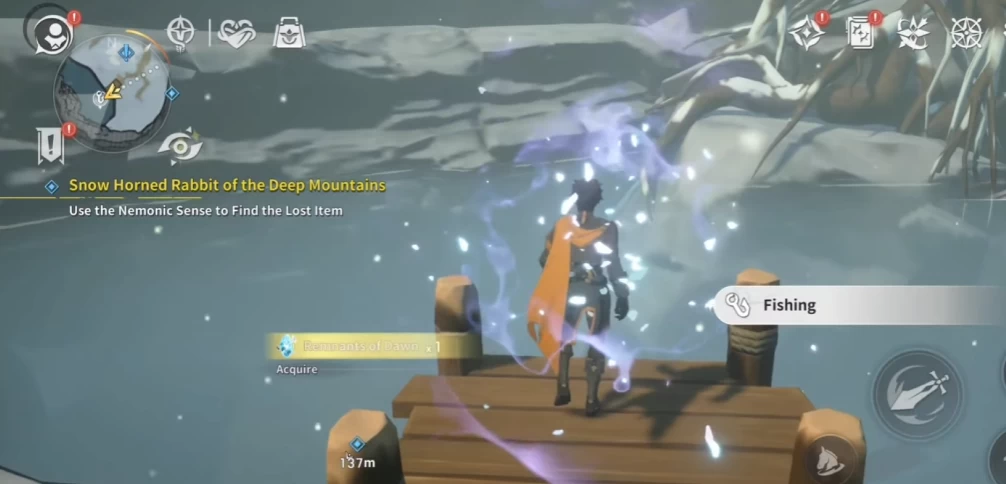
Task: Click the winged star emblem icon
Action: pos(913,33)
